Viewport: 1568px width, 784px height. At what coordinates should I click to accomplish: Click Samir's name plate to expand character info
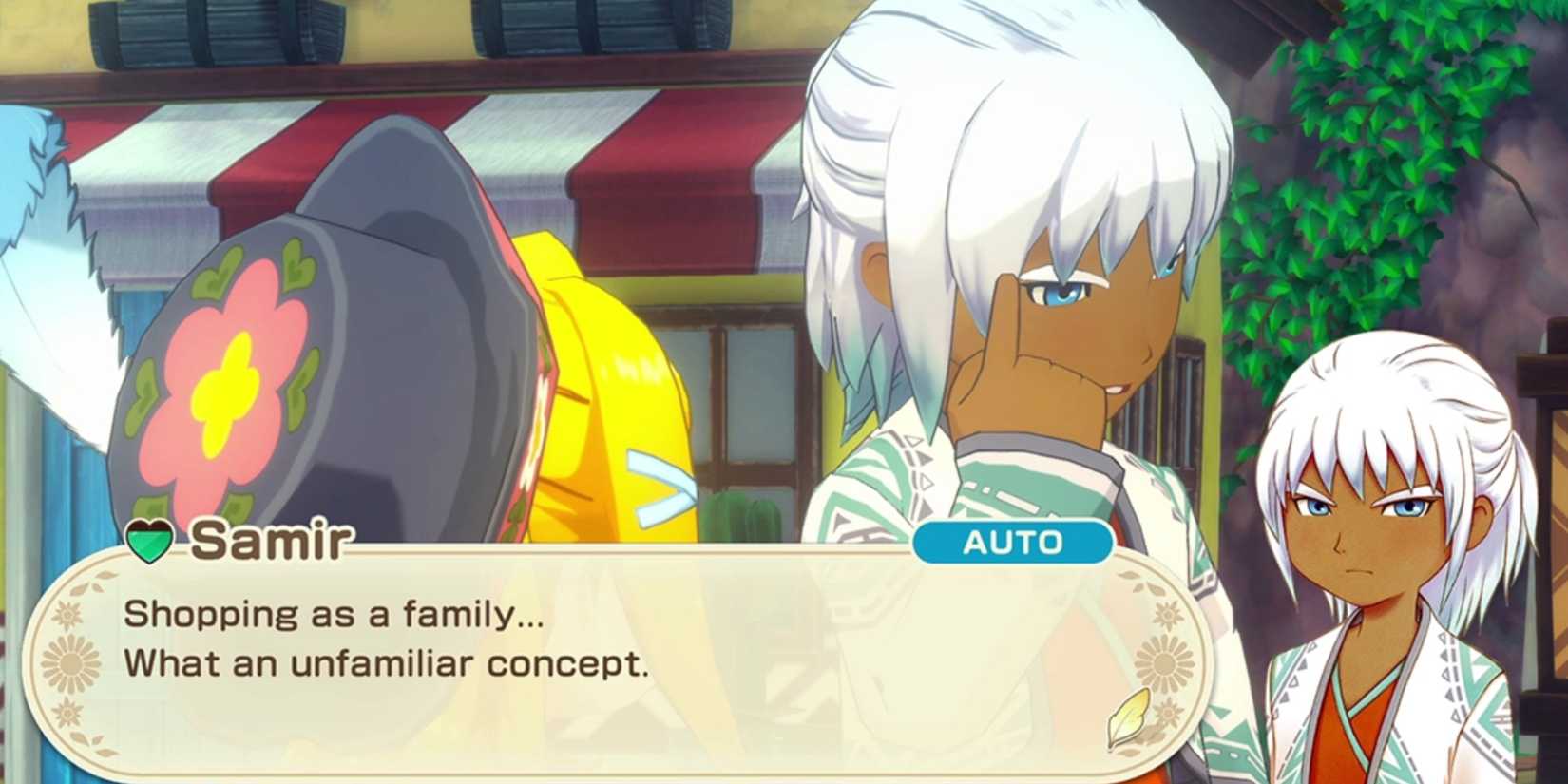pos(274,540)
